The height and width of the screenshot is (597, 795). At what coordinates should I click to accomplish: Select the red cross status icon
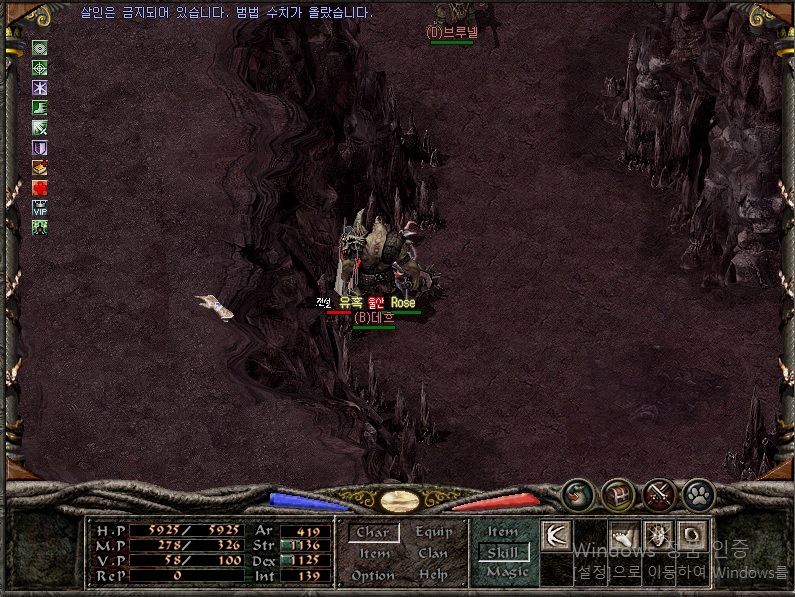coord(40,187)
